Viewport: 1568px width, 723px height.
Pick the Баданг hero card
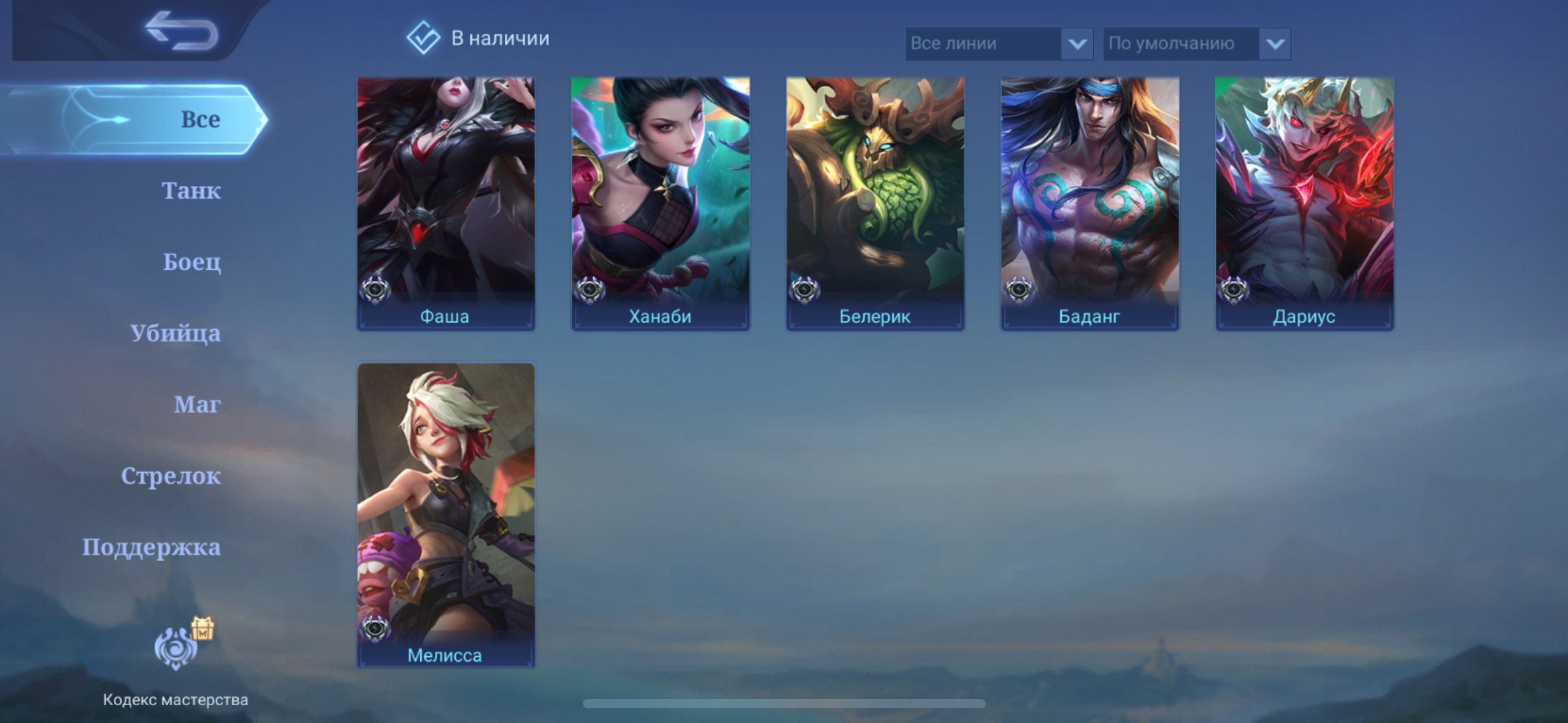(x=1090, y=203)
